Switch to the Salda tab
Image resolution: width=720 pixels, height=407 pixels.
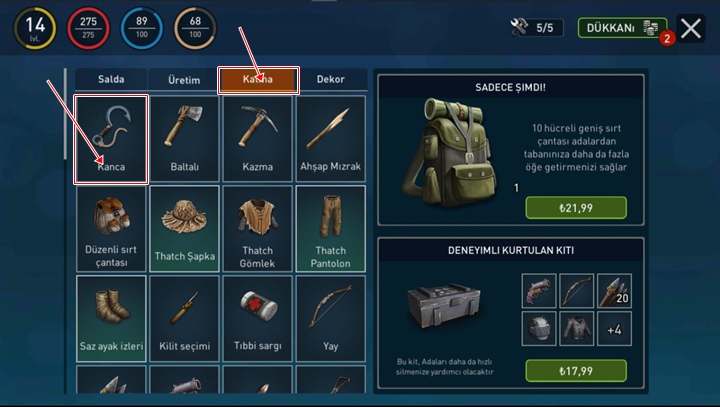click(x=110, y=80)
